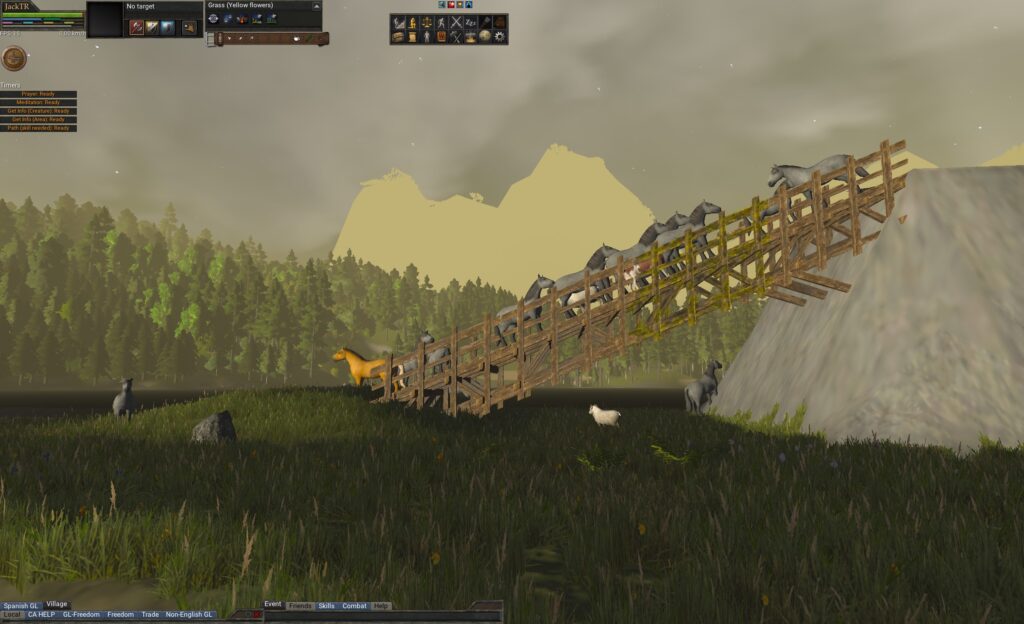Activate the Zzz sleep icon
This screenshot has height=624, width=1024.
(470, 22)
